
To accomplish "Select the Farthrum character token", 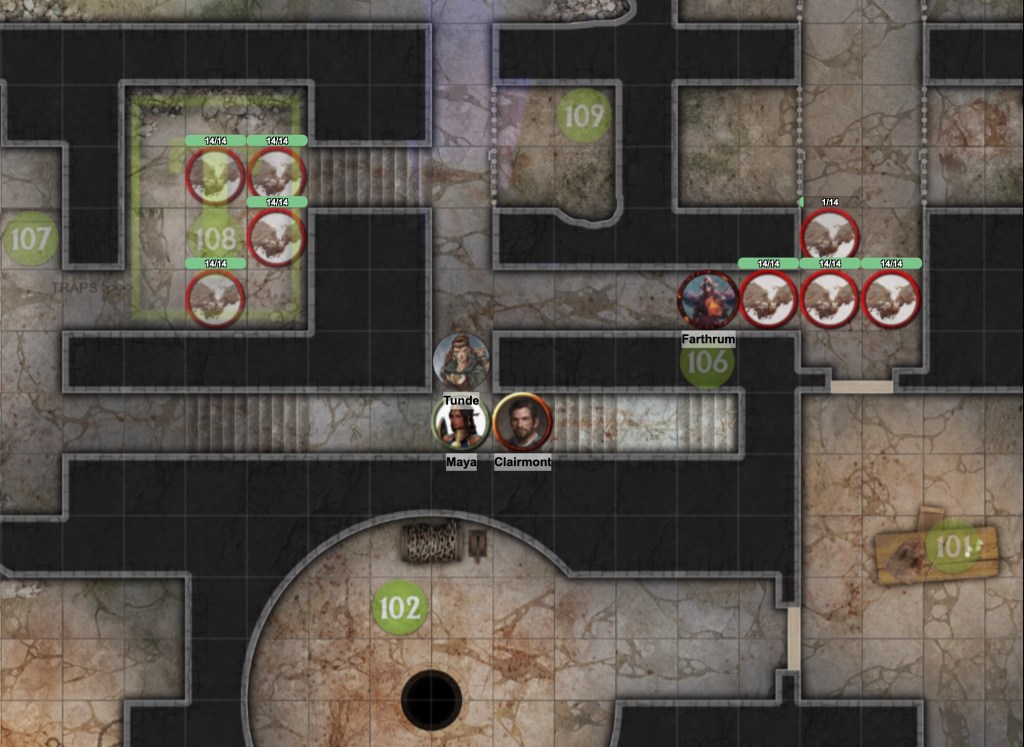I will 708,299.
